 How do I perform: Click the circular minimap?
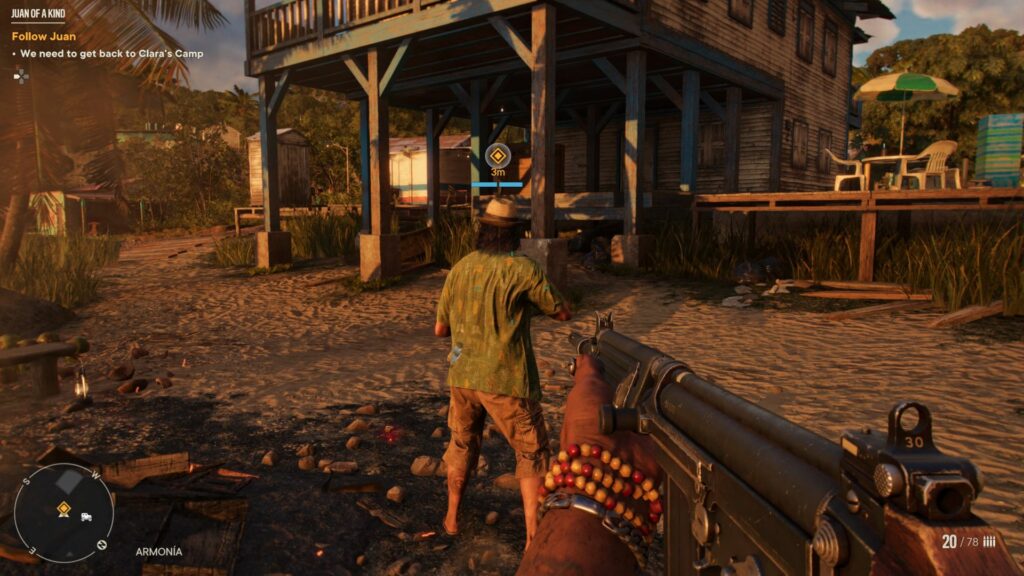click(x=64, y=512)
